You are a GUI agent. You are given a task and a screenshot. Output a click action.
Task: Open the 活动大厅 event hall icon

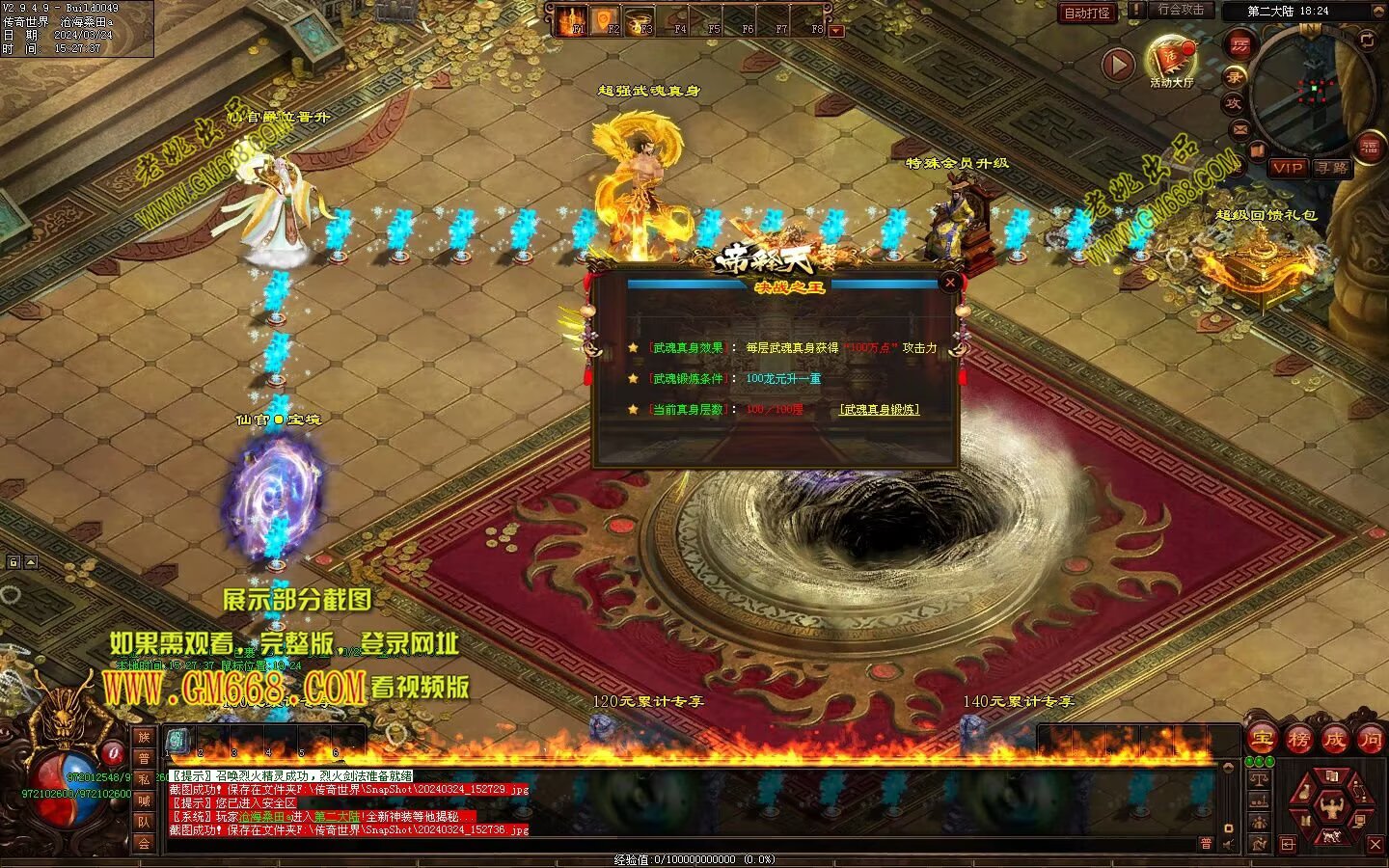[1171, 60]
